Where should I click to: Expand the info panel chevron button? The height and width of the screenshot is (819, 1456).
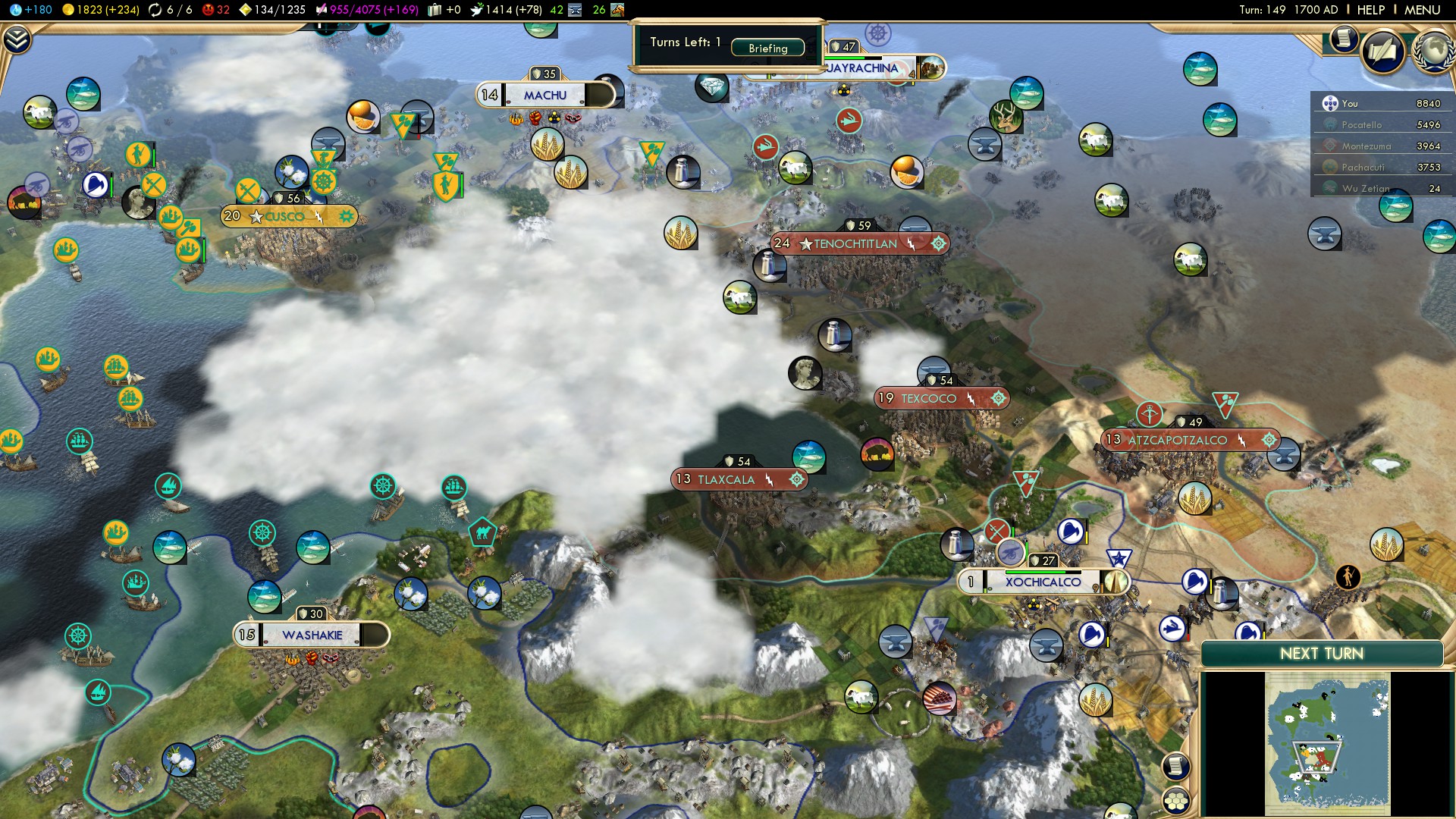click(x=17, y=39)
